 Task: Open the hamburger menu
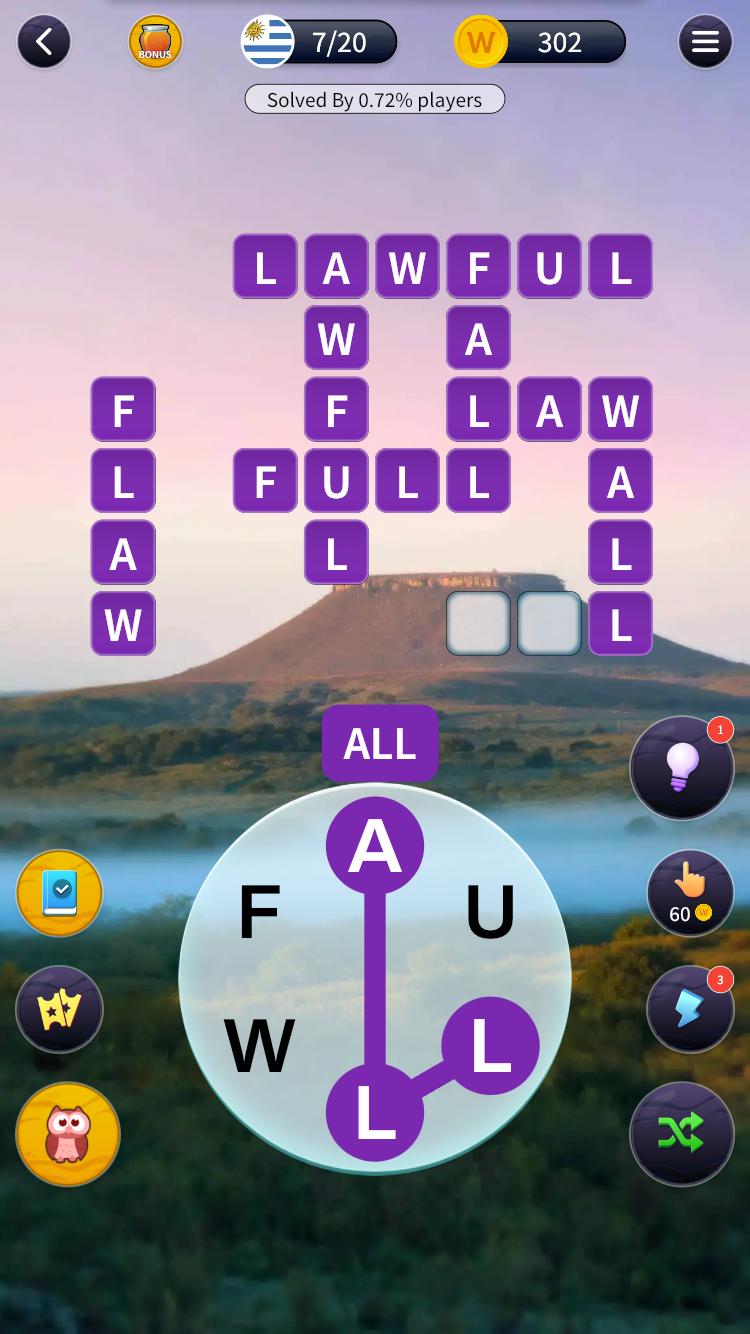(x=705, y=42)
